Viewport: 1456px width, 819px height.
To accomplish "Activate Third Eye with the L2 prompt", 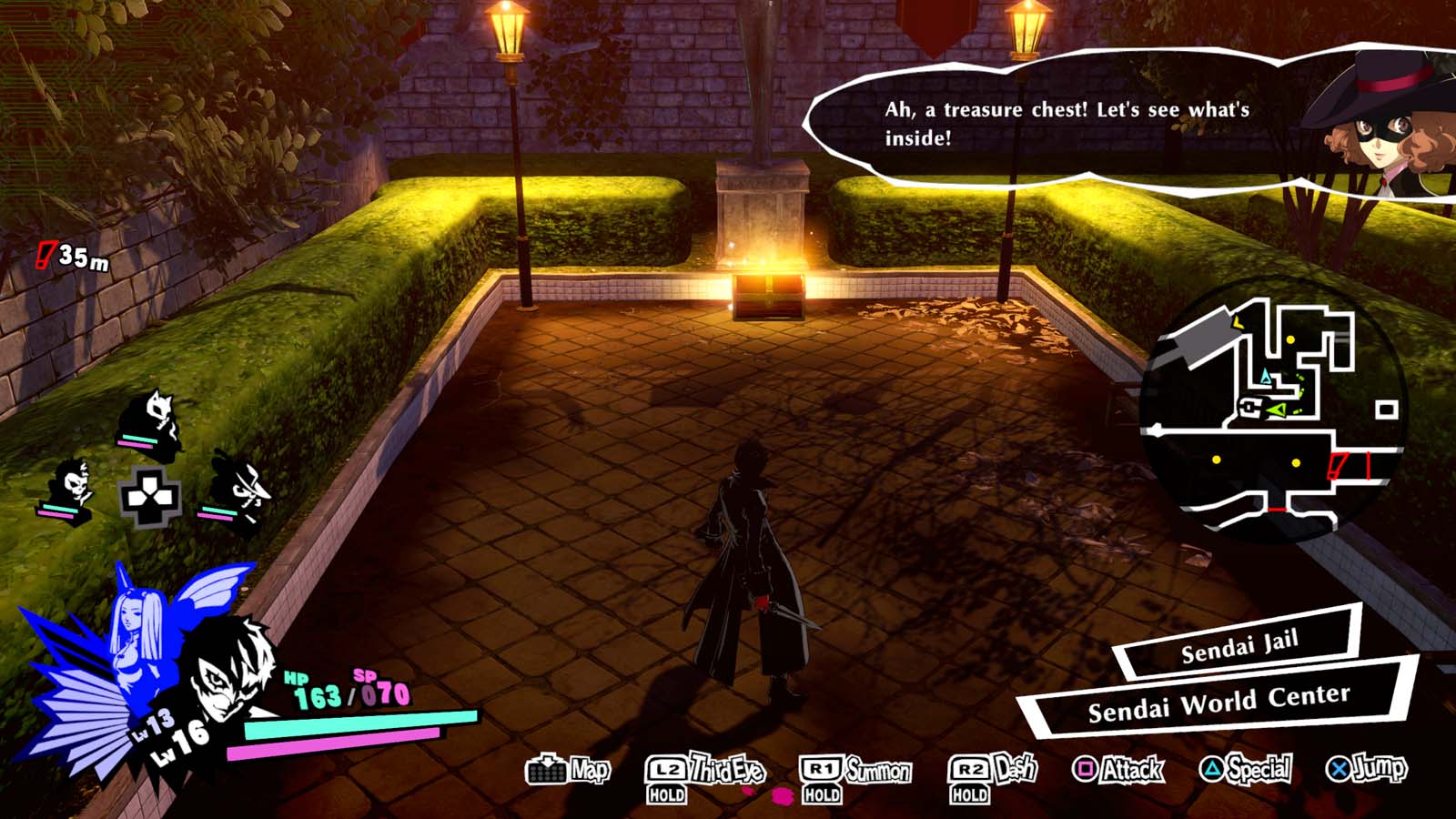I will click(x=669, y=769).
